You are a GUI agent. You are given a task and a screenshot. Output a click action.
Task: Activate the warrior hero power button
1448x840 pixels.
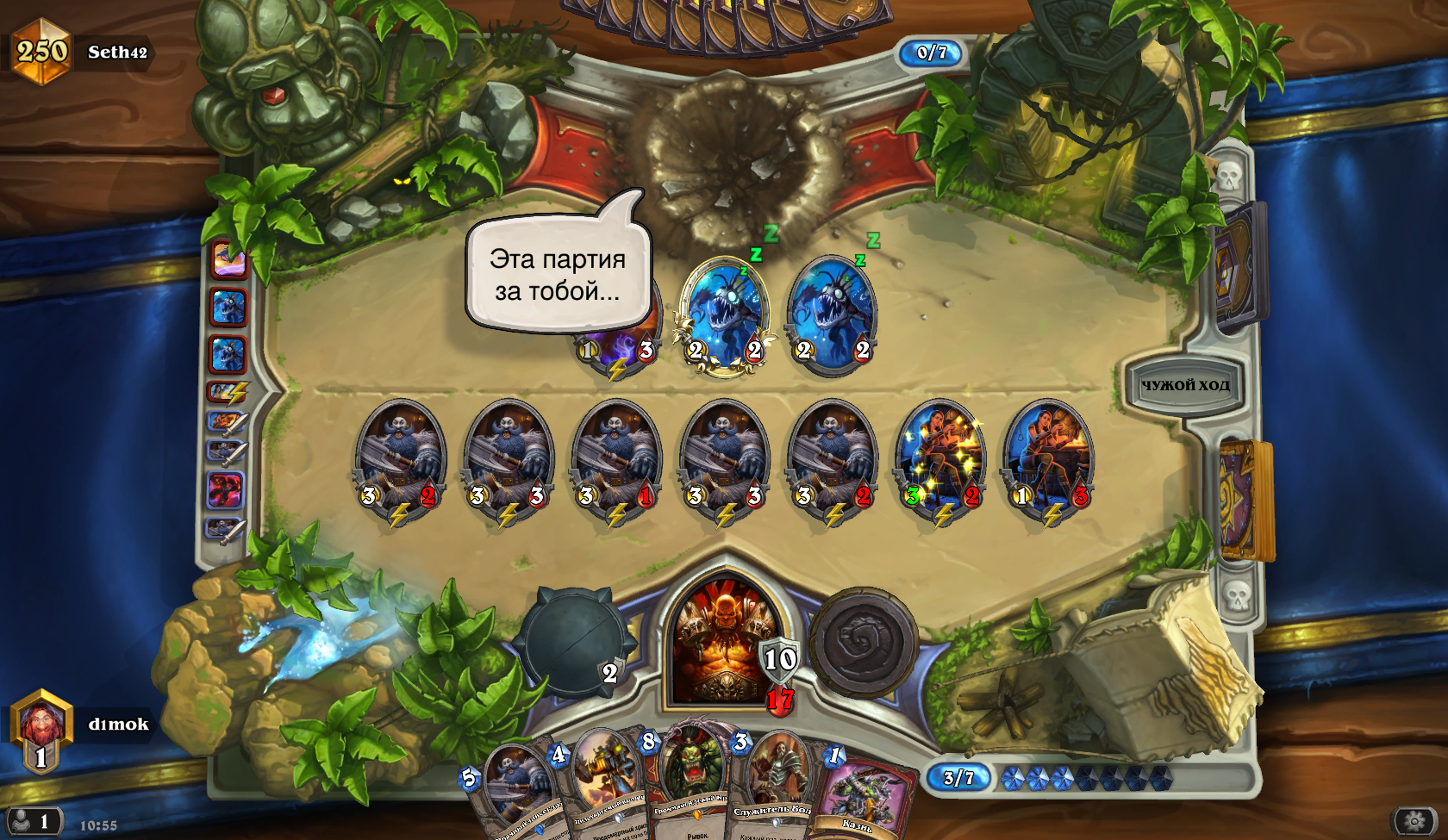tap(864, 643)
